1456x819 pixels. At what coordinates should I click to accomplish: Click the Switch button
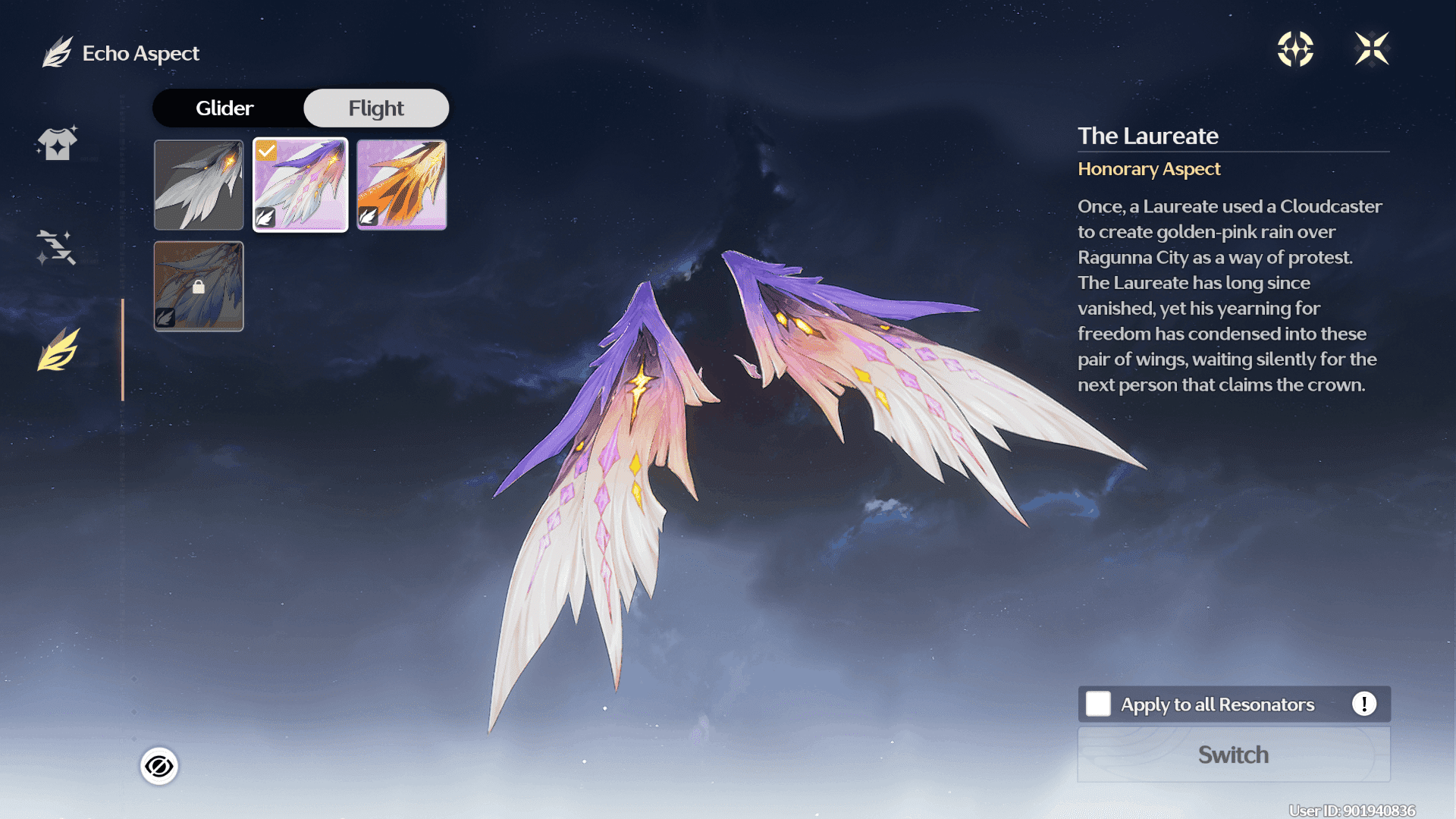click(1234, 755)
